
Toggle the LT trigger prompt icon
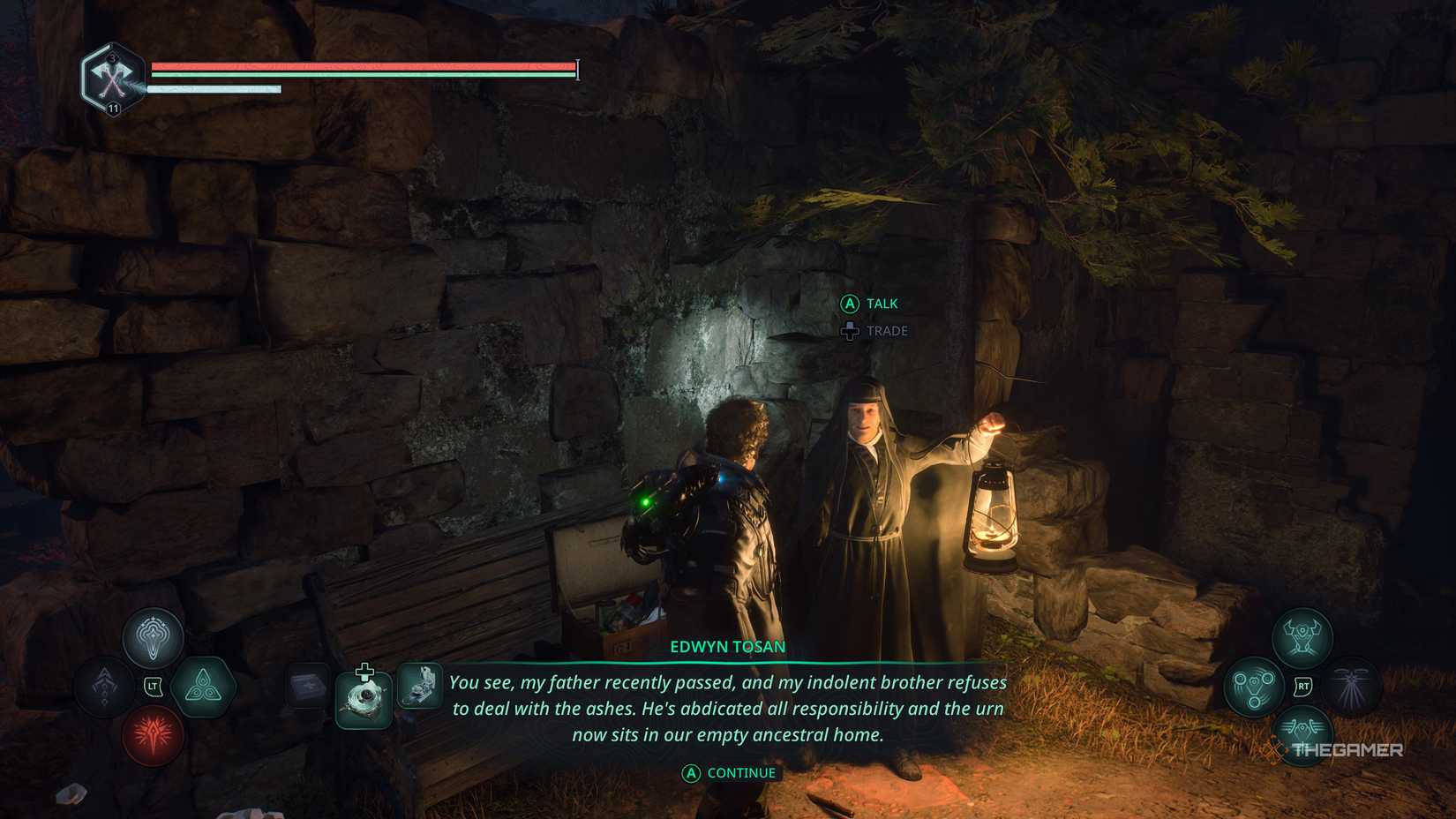point(153,687)
